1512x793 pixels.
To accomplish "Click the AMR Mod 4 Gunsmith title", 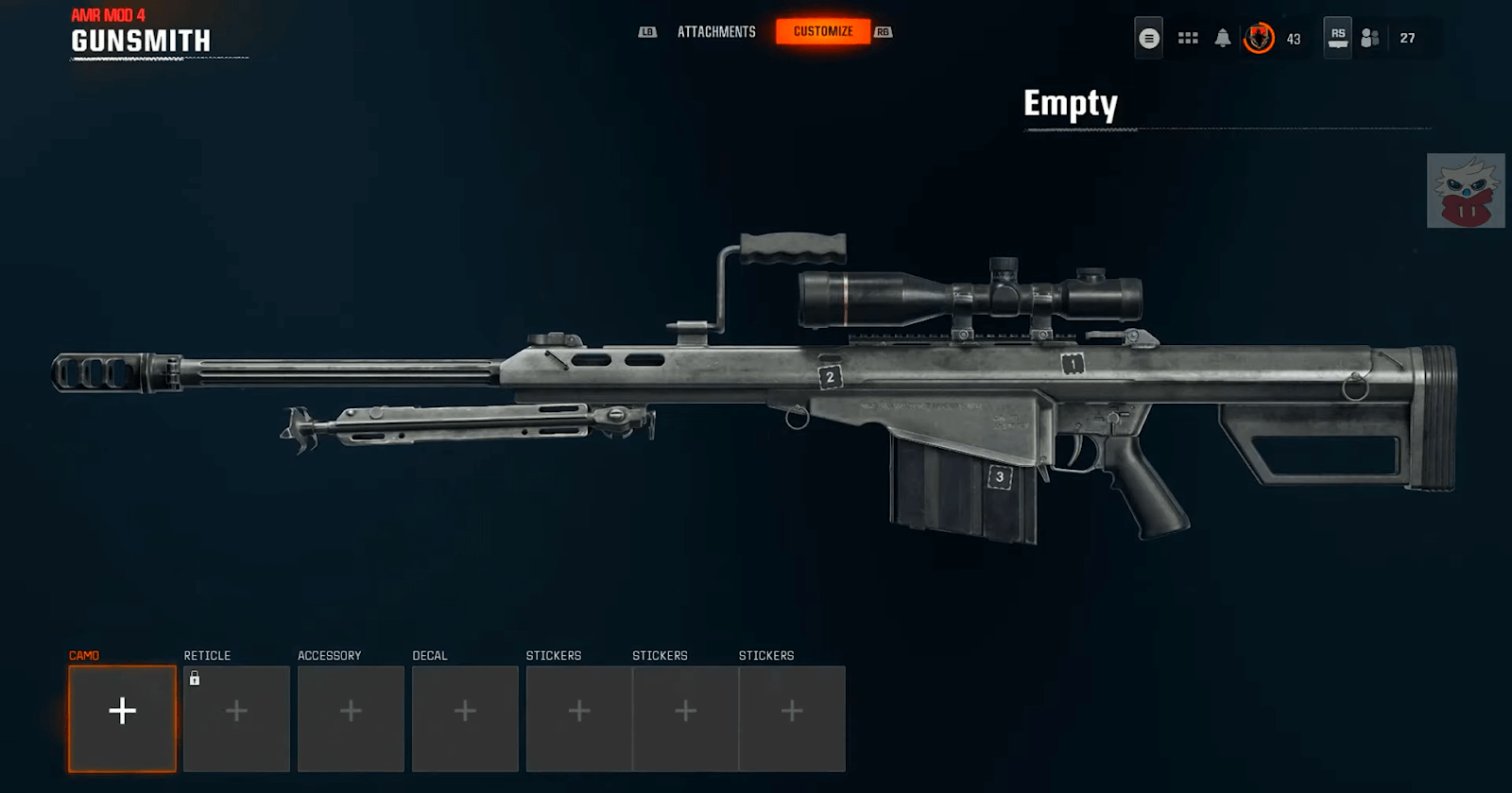I will 140,40.
